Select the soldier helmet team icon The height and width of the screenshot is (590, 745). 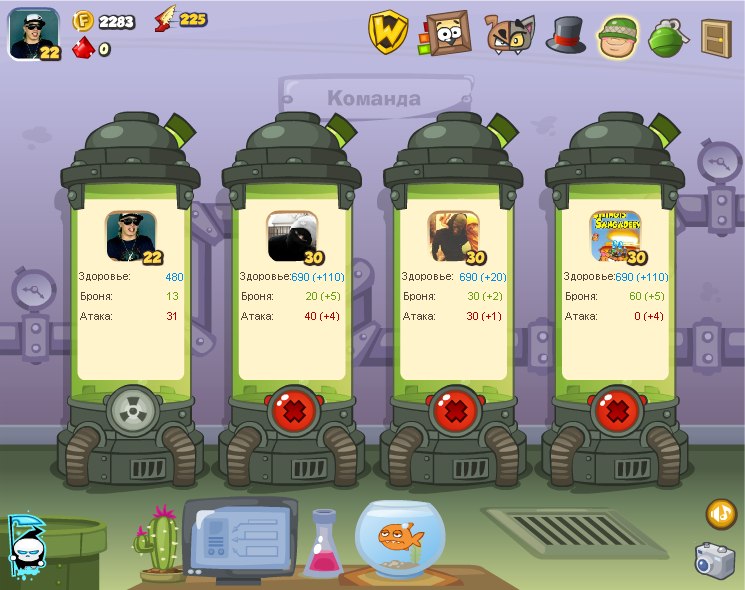point(620,35)
